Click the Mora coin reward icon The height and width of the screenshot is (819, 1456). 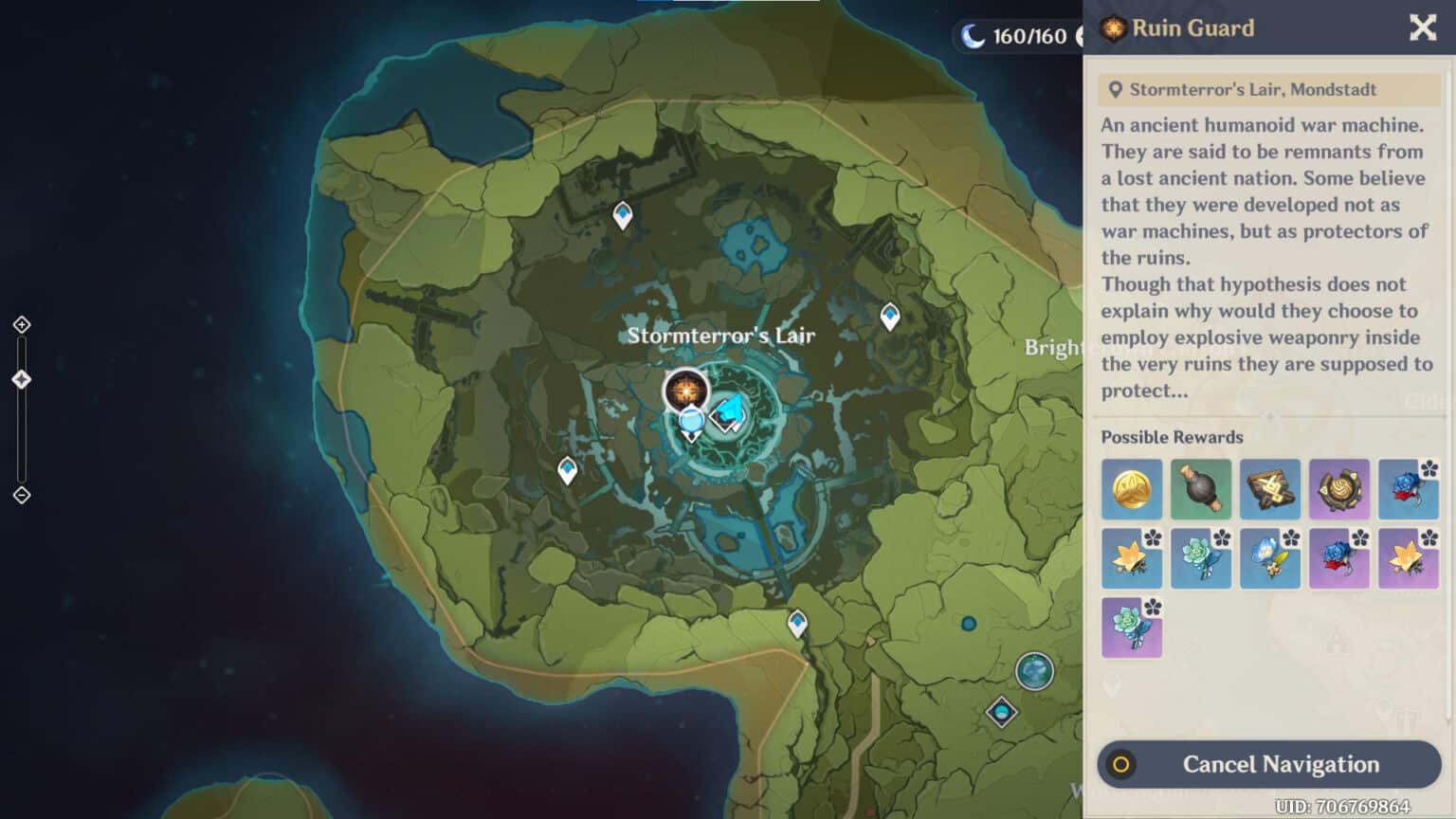pos(1132,490)
